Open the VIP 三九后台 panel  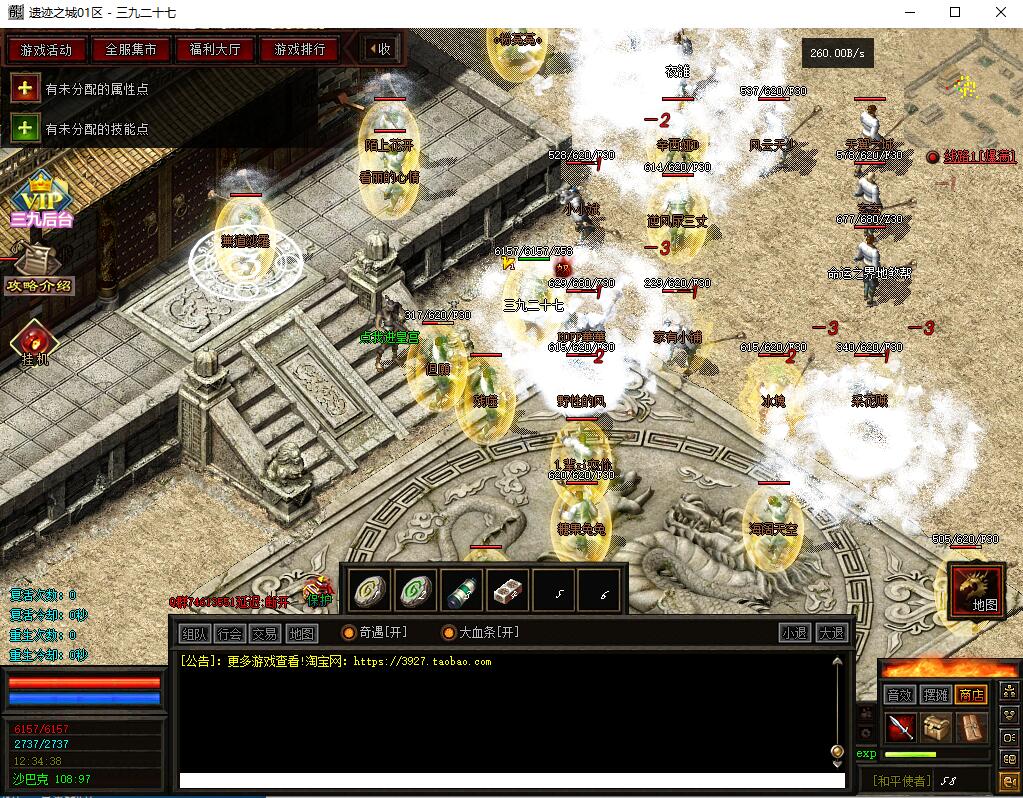coord(40,200)
